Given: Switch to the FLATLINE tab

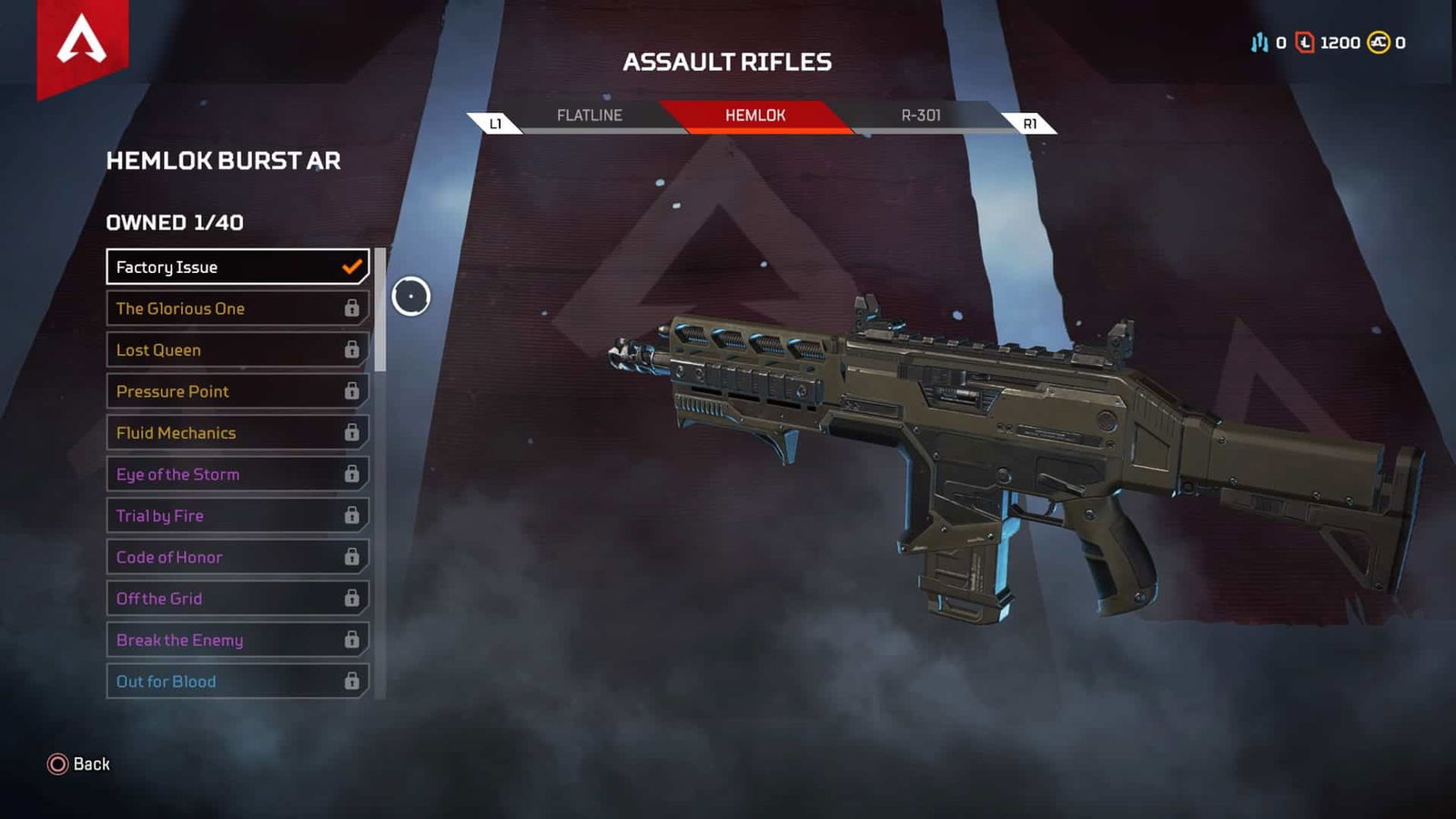Looking at the screenshot, I should pos(589,116).
